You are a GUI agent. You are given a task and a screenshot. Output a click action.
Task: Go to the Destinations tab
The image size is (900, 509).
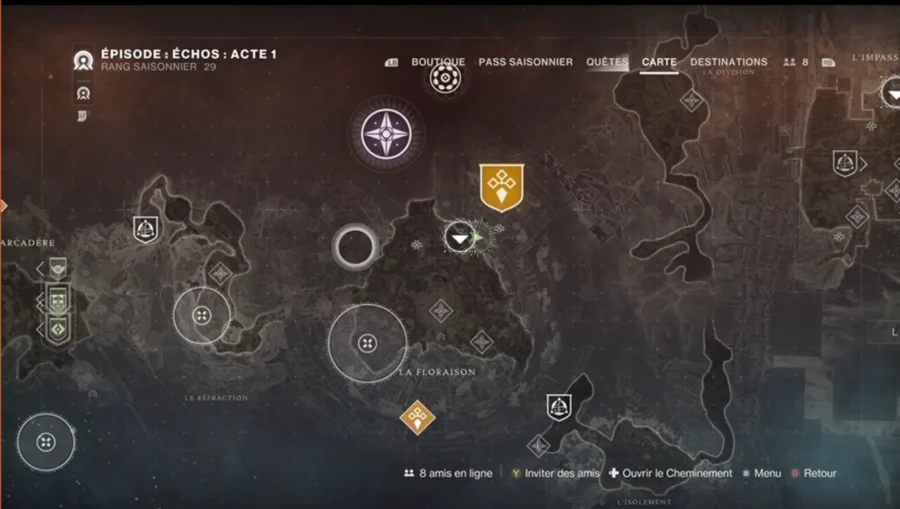pos(729,62)
